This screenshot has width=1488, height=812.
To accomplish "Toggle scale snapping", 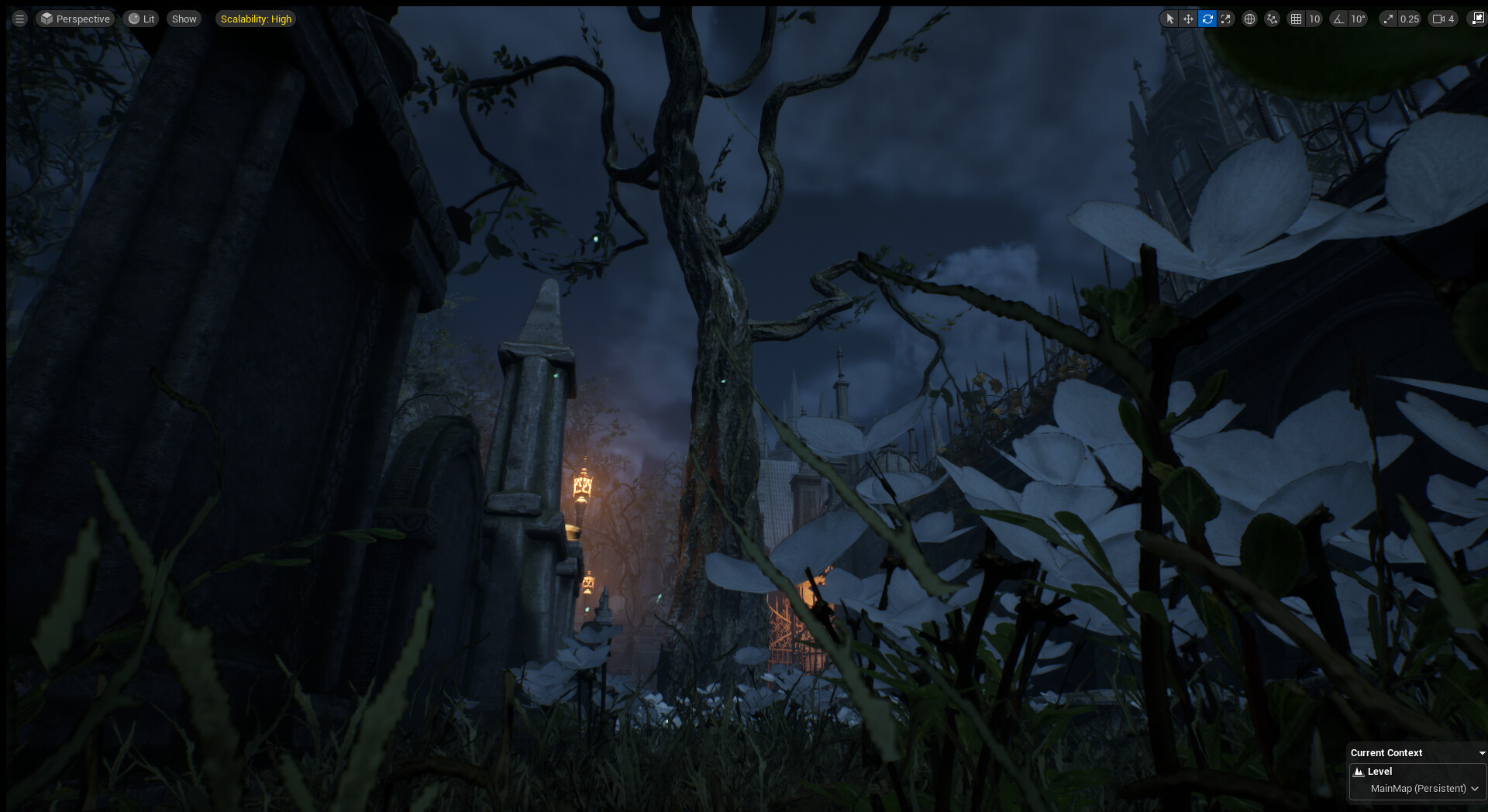I will [x=1388, y=19].
